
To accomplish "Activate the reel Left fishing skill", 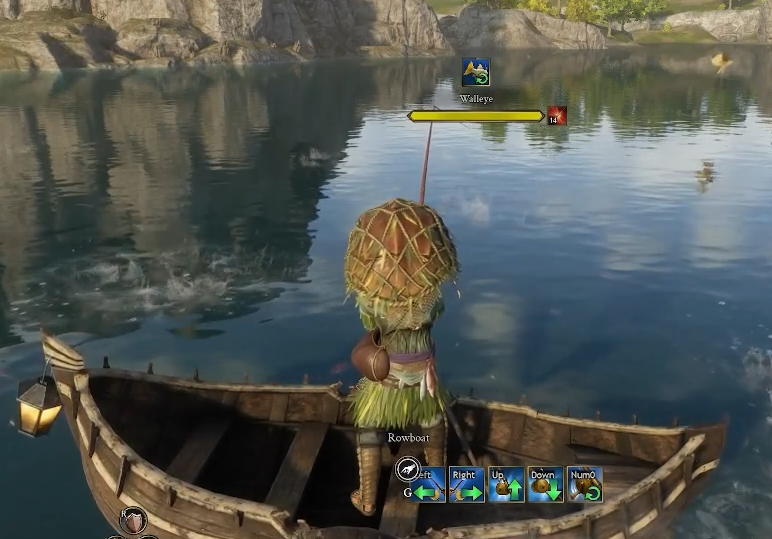I will pyautogui.click(x=429, y=485).
